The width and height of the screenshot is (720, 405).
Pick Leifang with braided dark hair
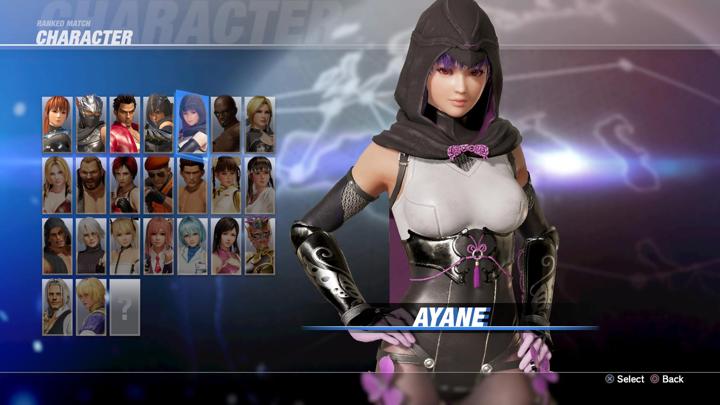pyautogui.click(x=226, y=185)
